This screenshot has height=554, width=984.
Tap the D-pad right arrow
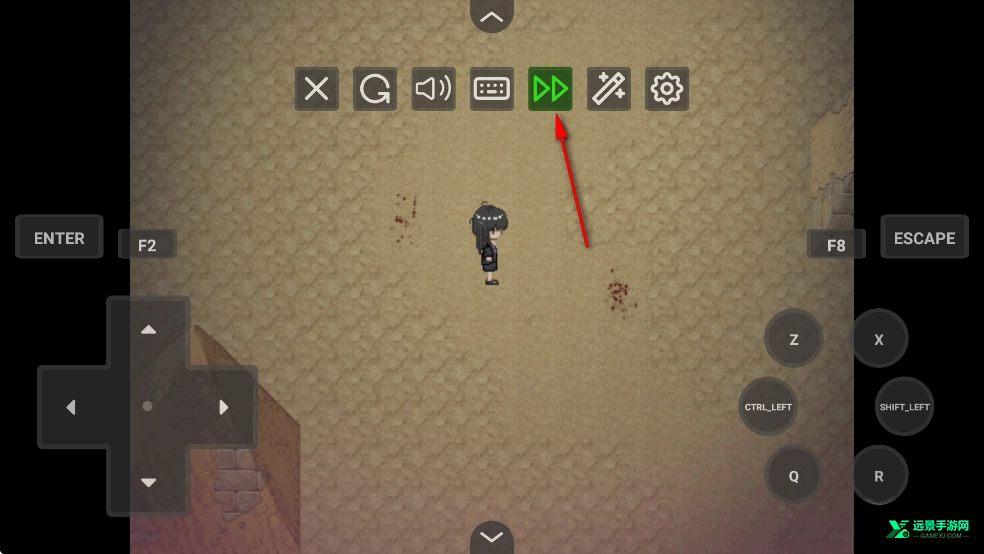[223, 407]
